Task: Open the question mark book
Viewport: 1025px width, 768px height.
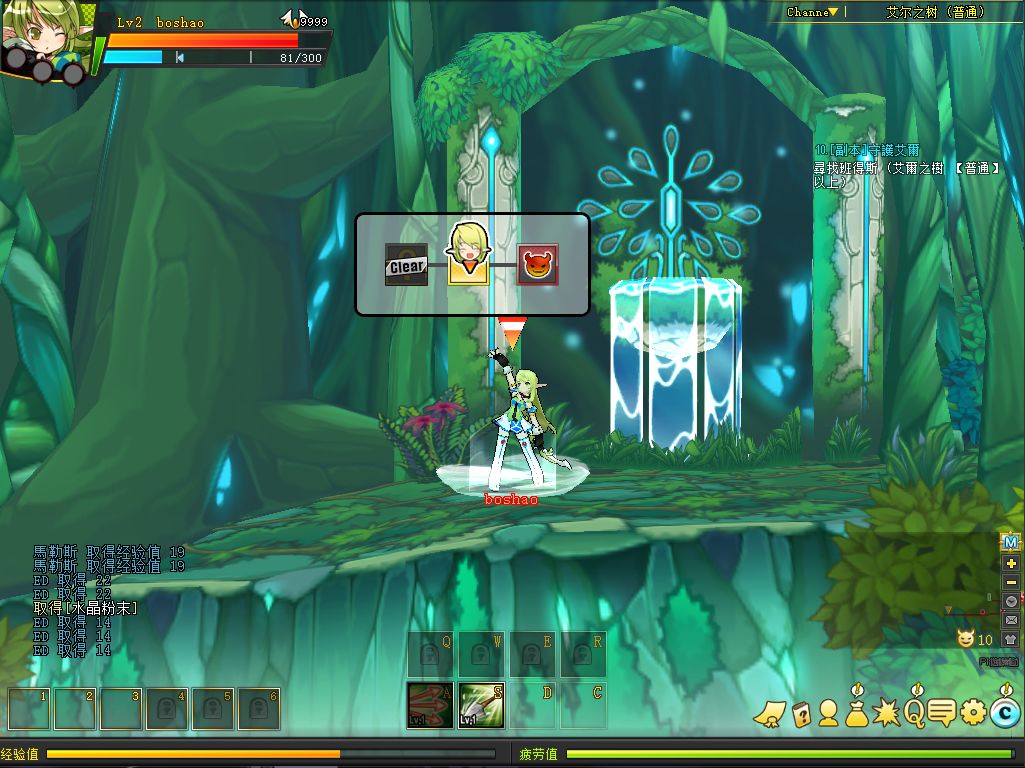Action: point(800,713)
